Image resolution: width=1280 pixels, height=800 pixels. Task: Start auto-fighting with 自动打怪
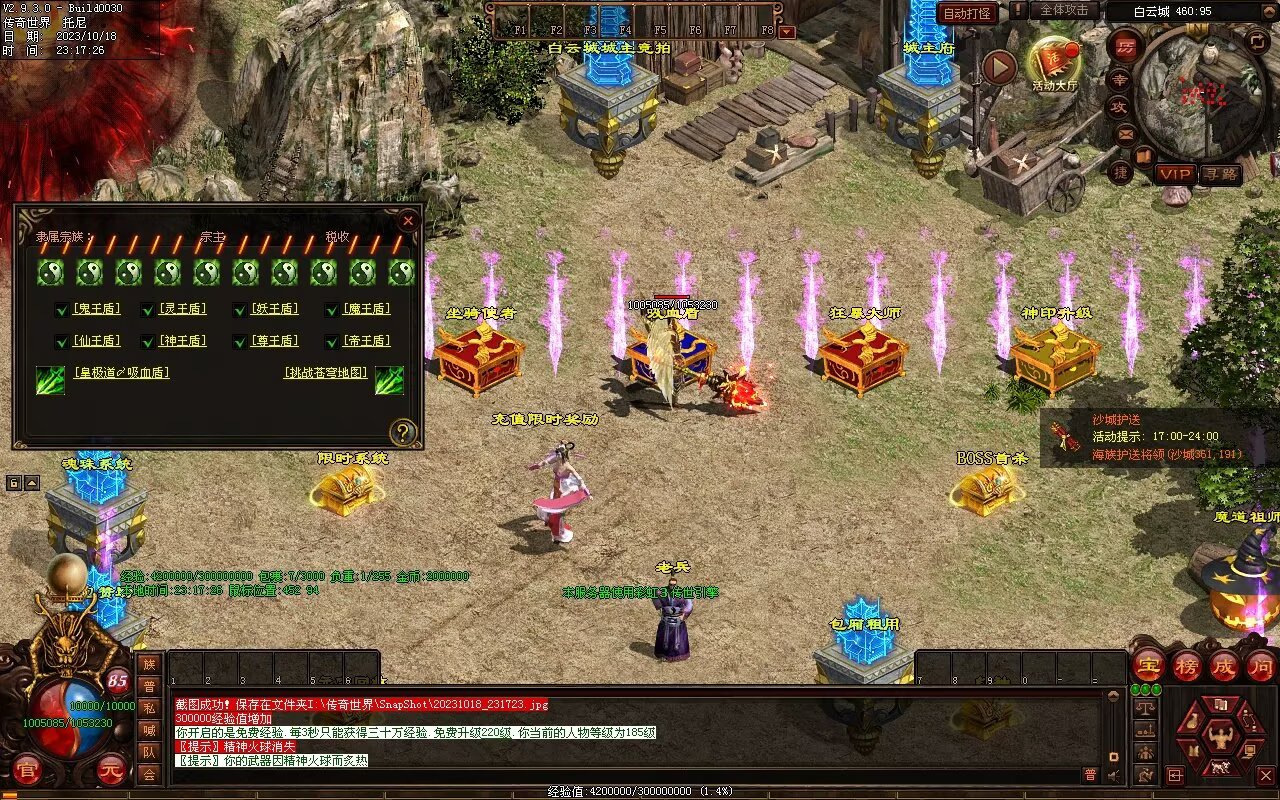pyautogui.click(x=968, y=13)
